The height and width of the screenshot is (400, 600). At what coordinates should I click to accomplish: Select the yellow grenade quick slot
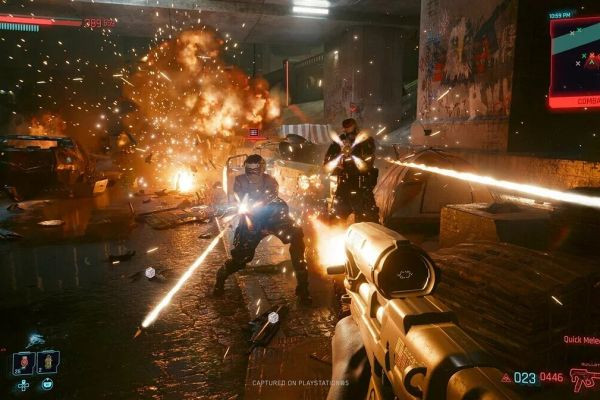[x=47, y=361]
